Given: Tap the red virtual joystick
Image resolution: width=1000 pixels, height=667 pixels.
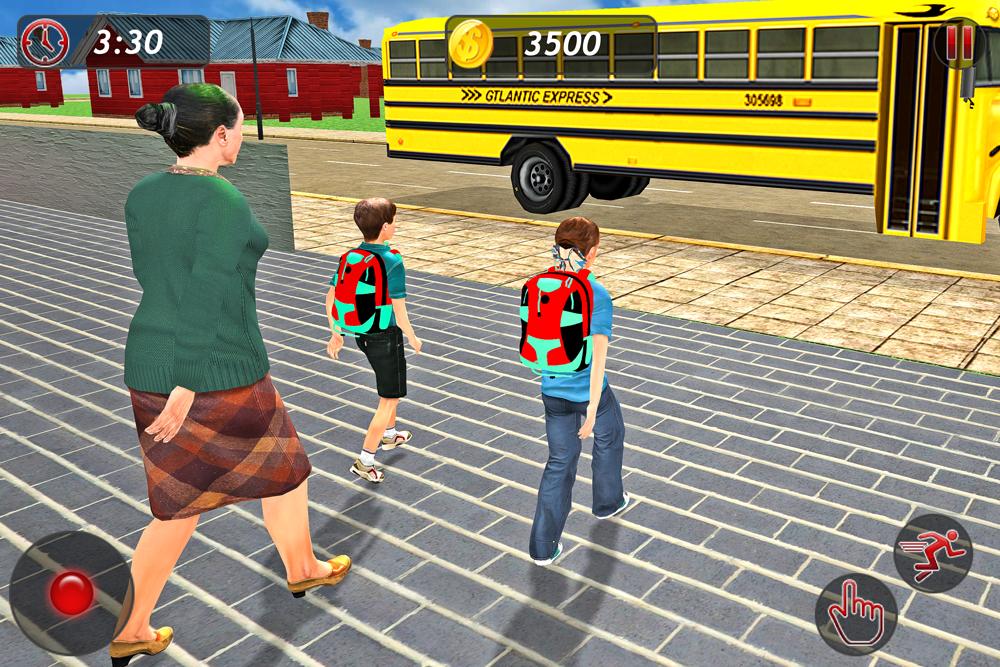Looking at the screenshot, I should pyautogui.click(x=71, y=593).
